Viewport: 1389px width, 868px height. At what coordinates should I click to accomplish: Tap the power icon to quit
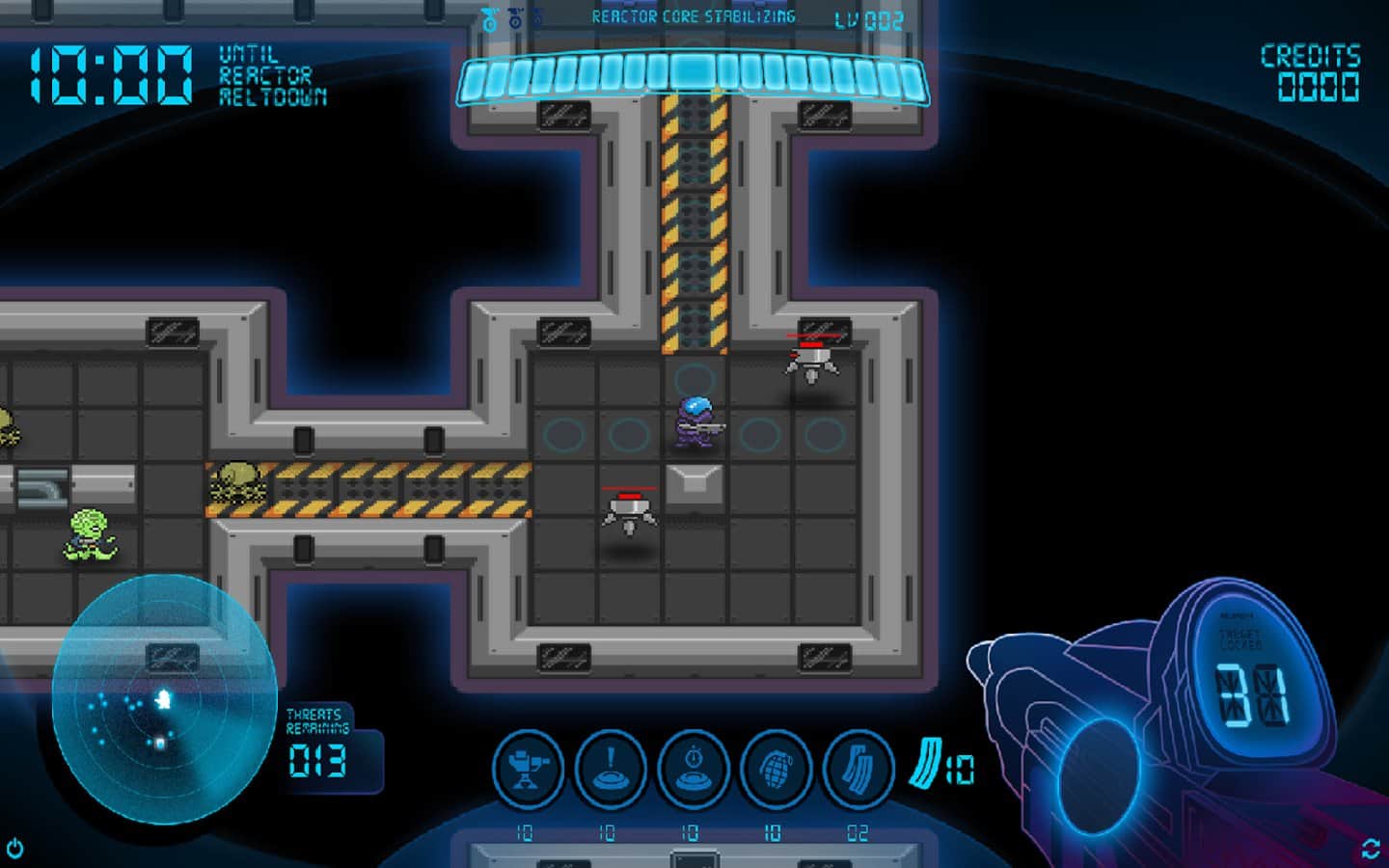click(x=15, y=849)
